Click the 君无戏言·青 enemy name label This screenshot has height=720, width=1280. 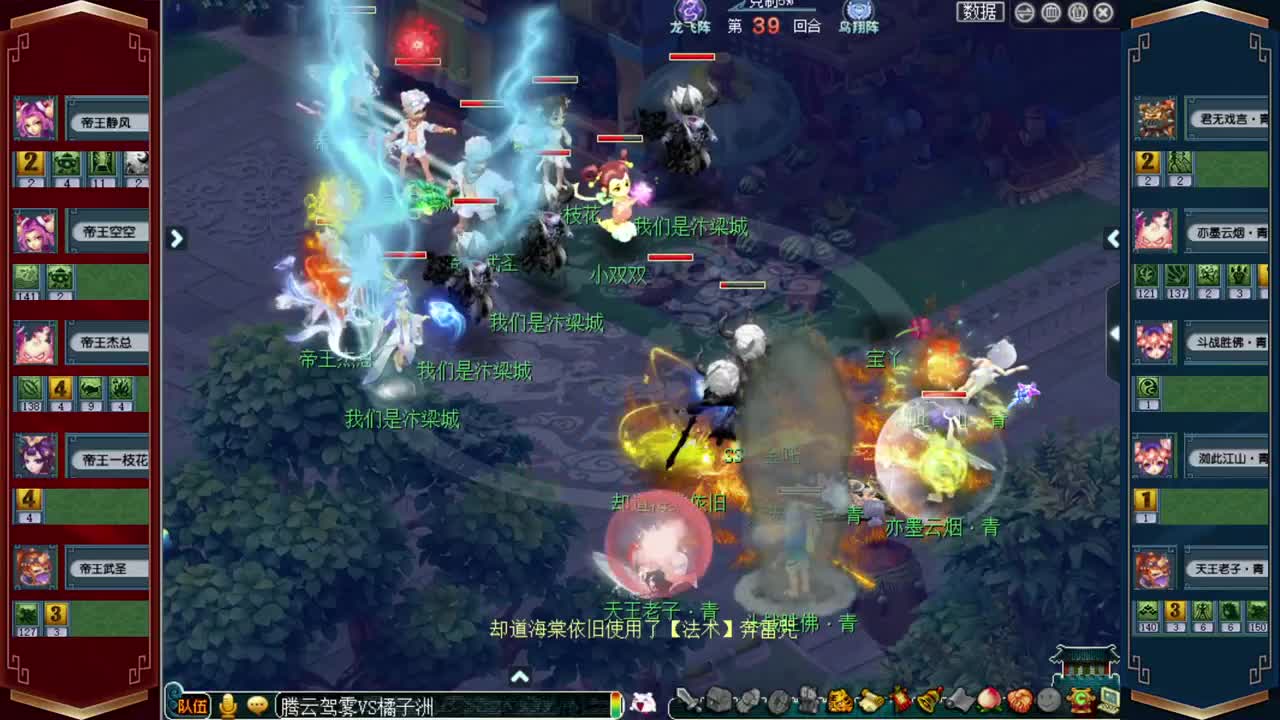[x=1226, y=118]
